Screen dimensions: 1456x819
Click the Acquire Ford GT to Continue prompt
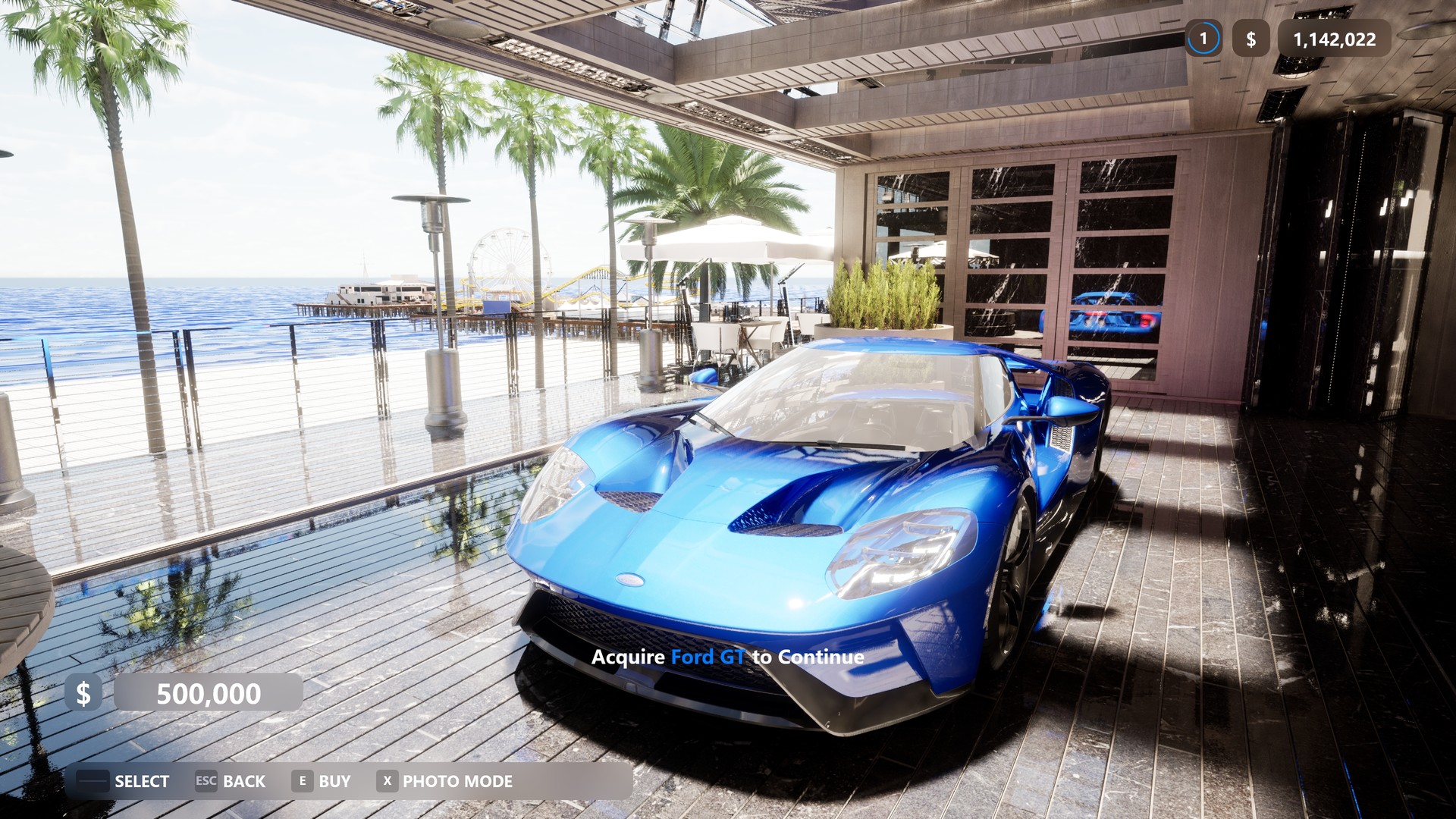pos(727,657)
